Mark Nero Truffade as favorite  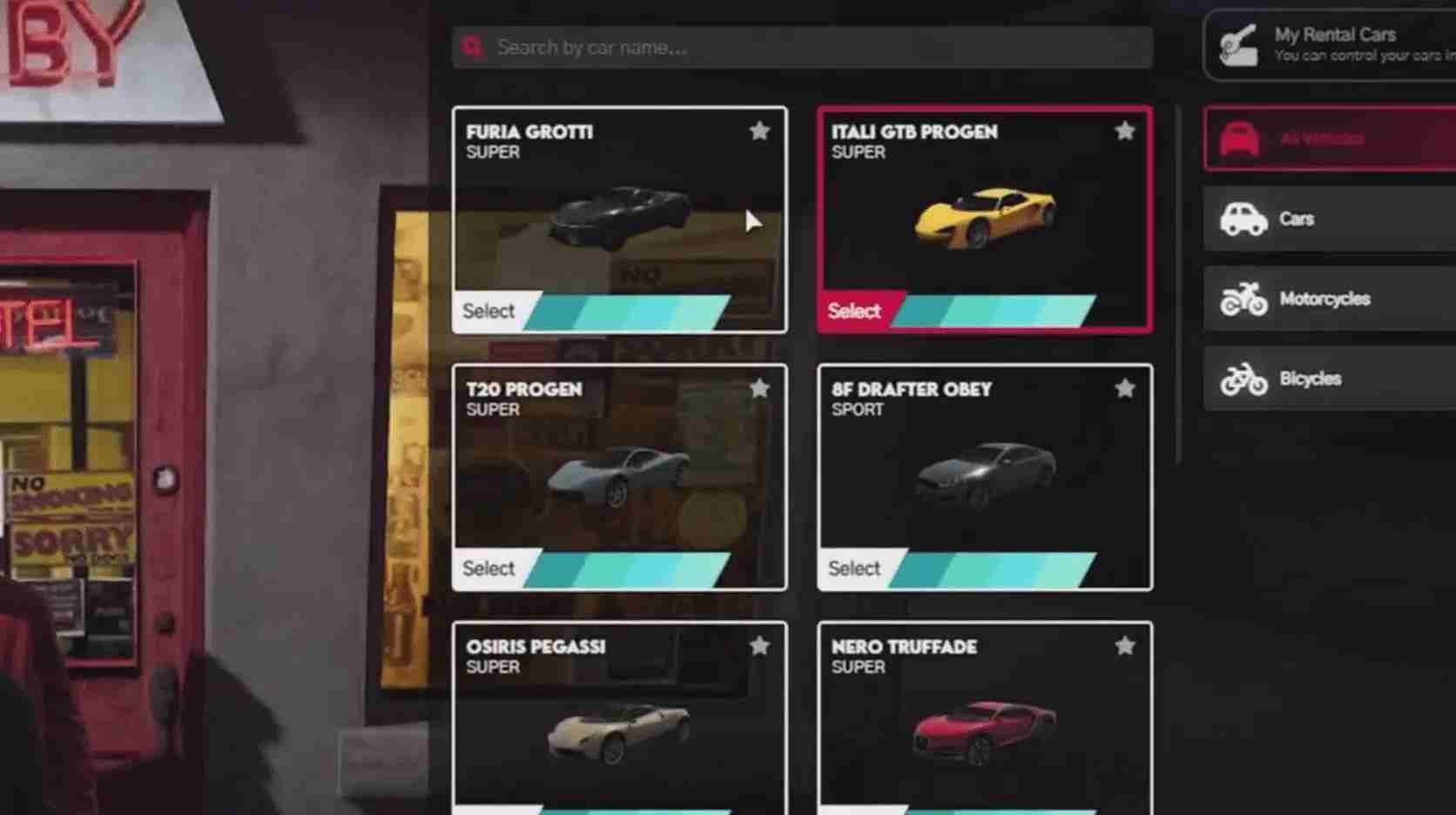pyautogui.click(x=1124, y=646)
